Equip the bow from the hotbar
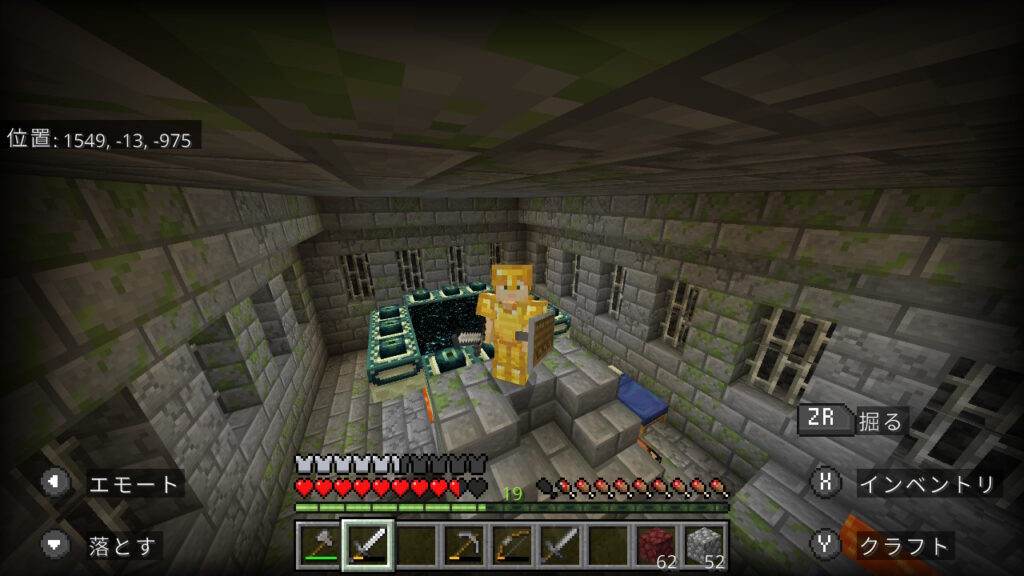Image resolution: width=1024 pixels, height=576 pixels. point(512,545)
